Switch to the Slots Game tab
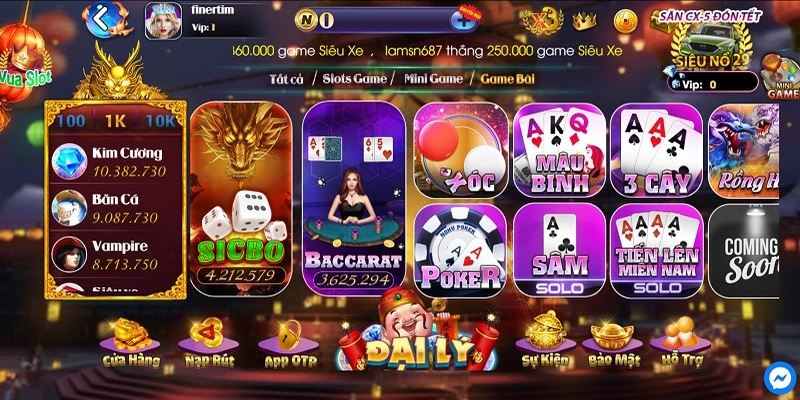The width and height of the screenshot is (800, 400). click(355, 76)
